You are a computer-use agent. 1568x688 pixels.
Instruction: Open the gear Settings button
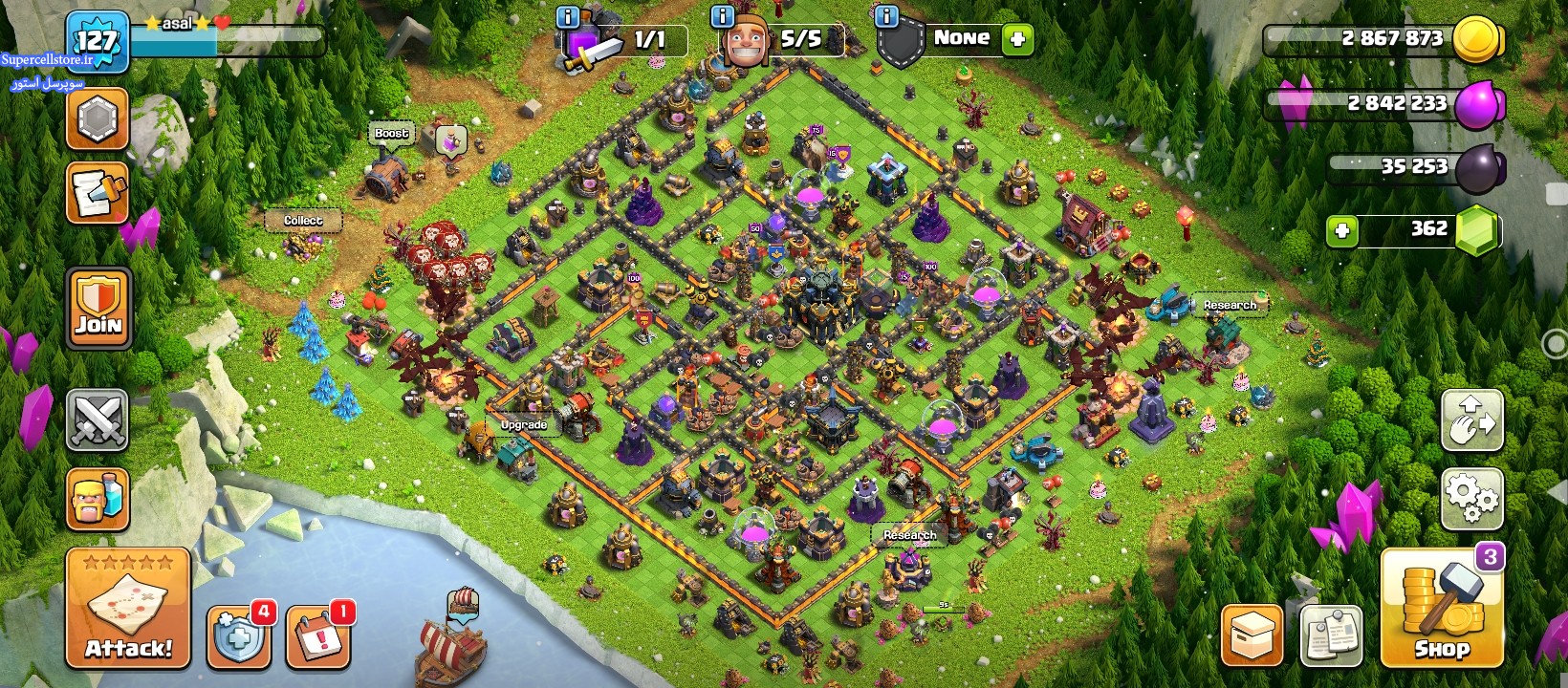click(x=1471, y=498)
